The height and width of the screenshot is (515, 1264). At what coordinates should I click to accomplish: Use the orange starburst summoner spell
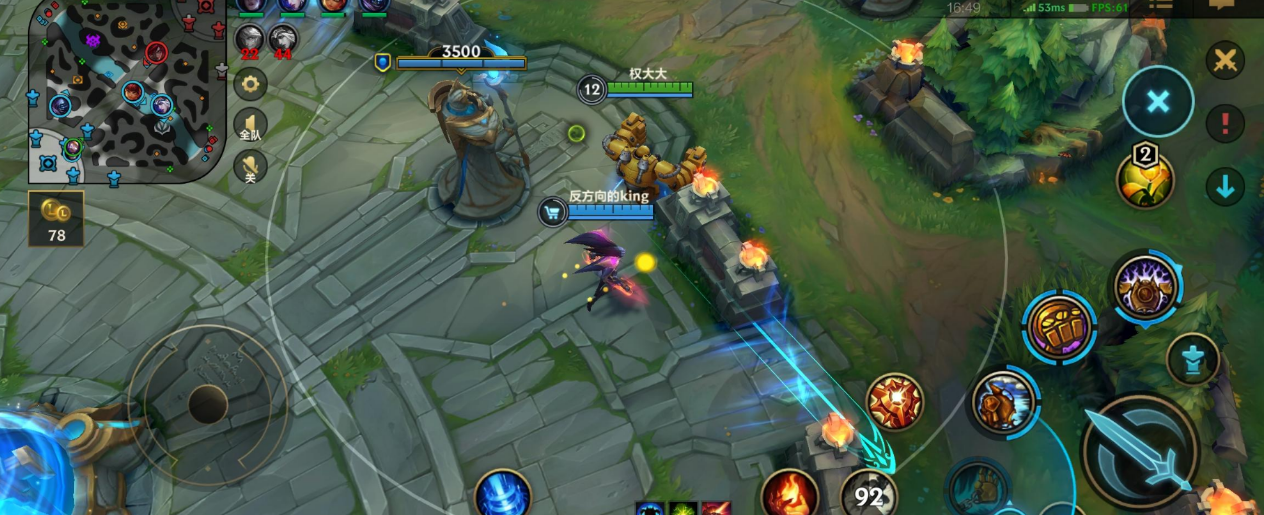[x=894, y=402]
